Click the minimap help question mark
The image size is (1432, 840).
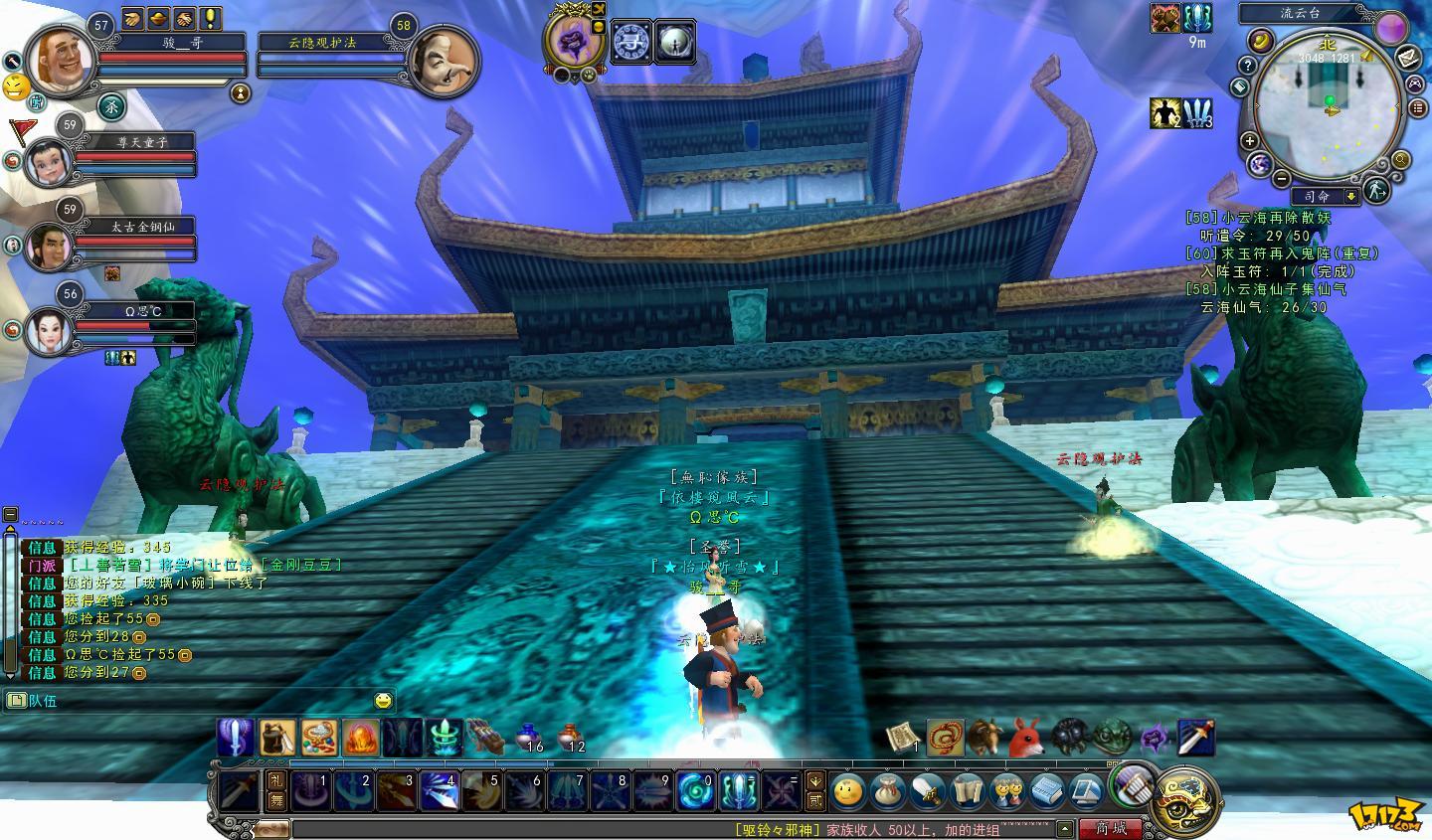pyautogui.click(x=1248, y=65)
